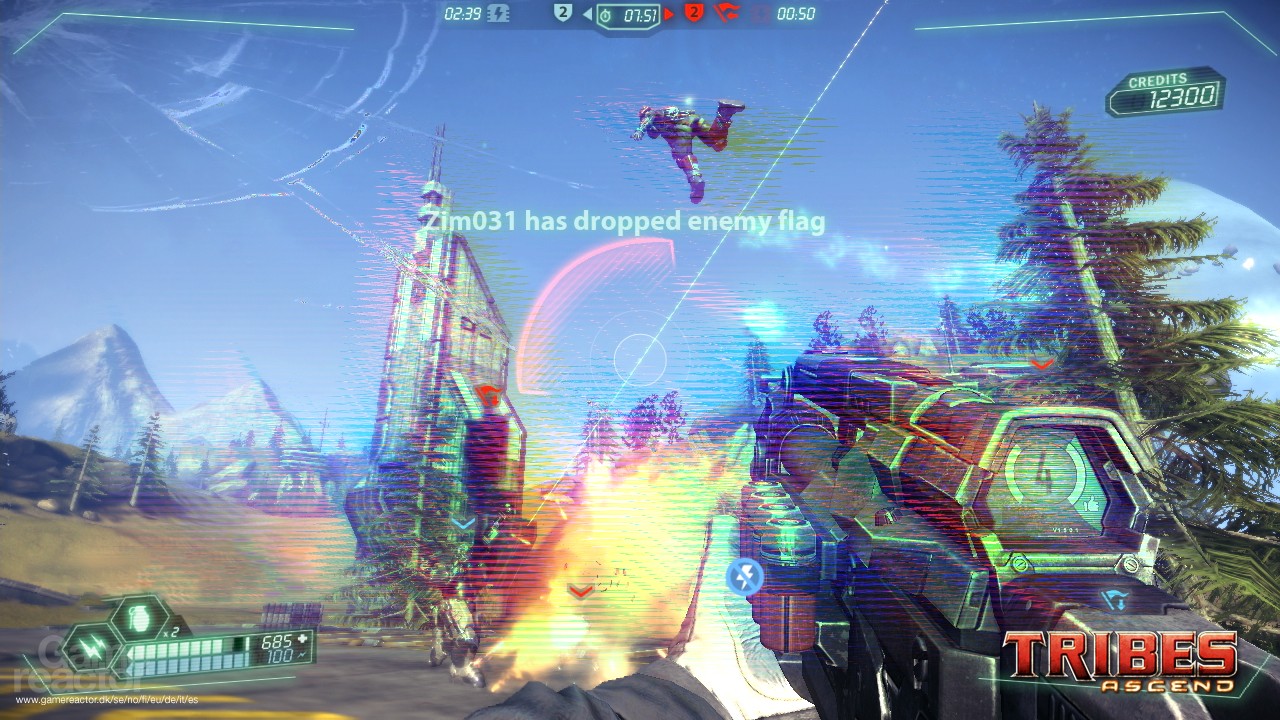
Task: Select the grenade icon in the HUD
Action: [x=138, y=617]
